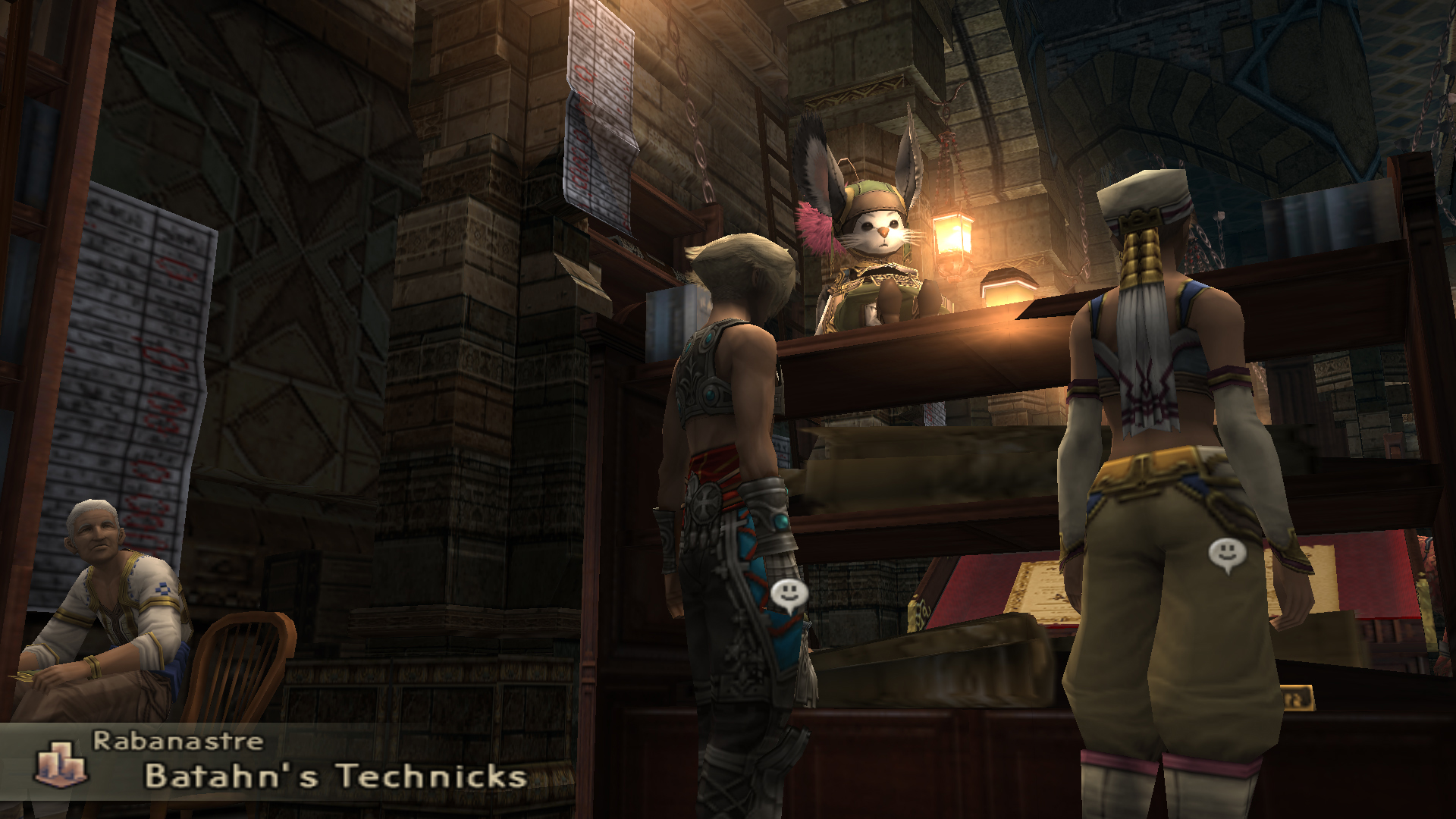Viewport: 1456px width, 819px height.
Task: Click the talk bubble on the white-hatted woman
Action: pos(1227,555)
